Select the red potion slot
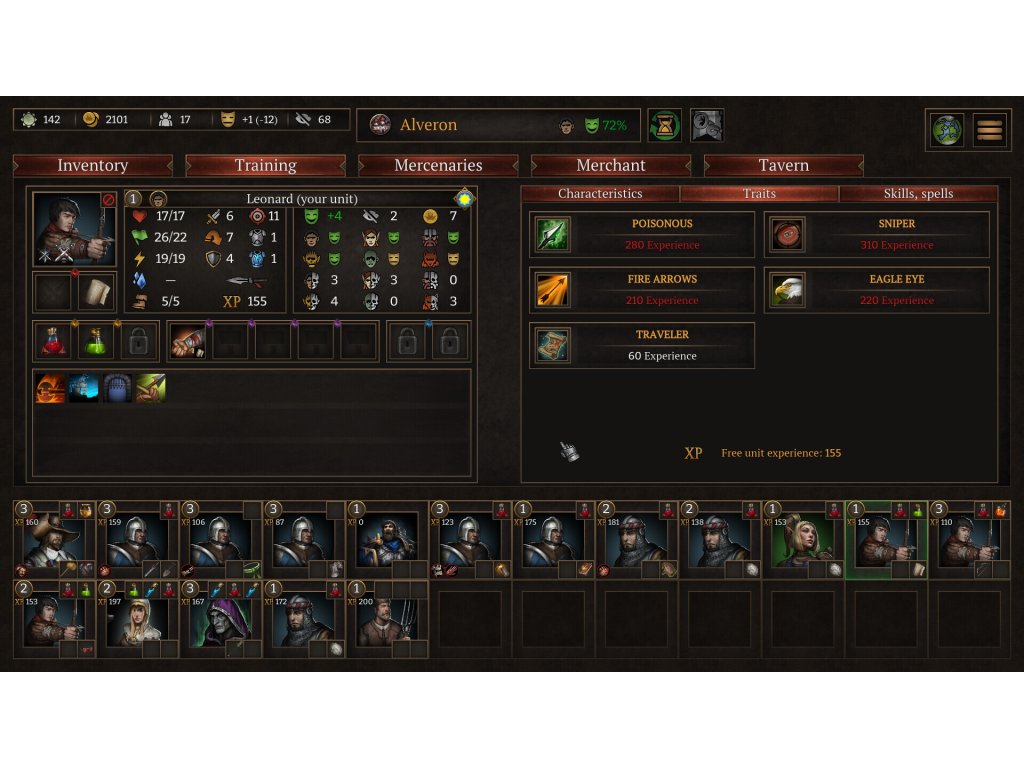This screenshot has height=768, width=1024. (54, 342)
